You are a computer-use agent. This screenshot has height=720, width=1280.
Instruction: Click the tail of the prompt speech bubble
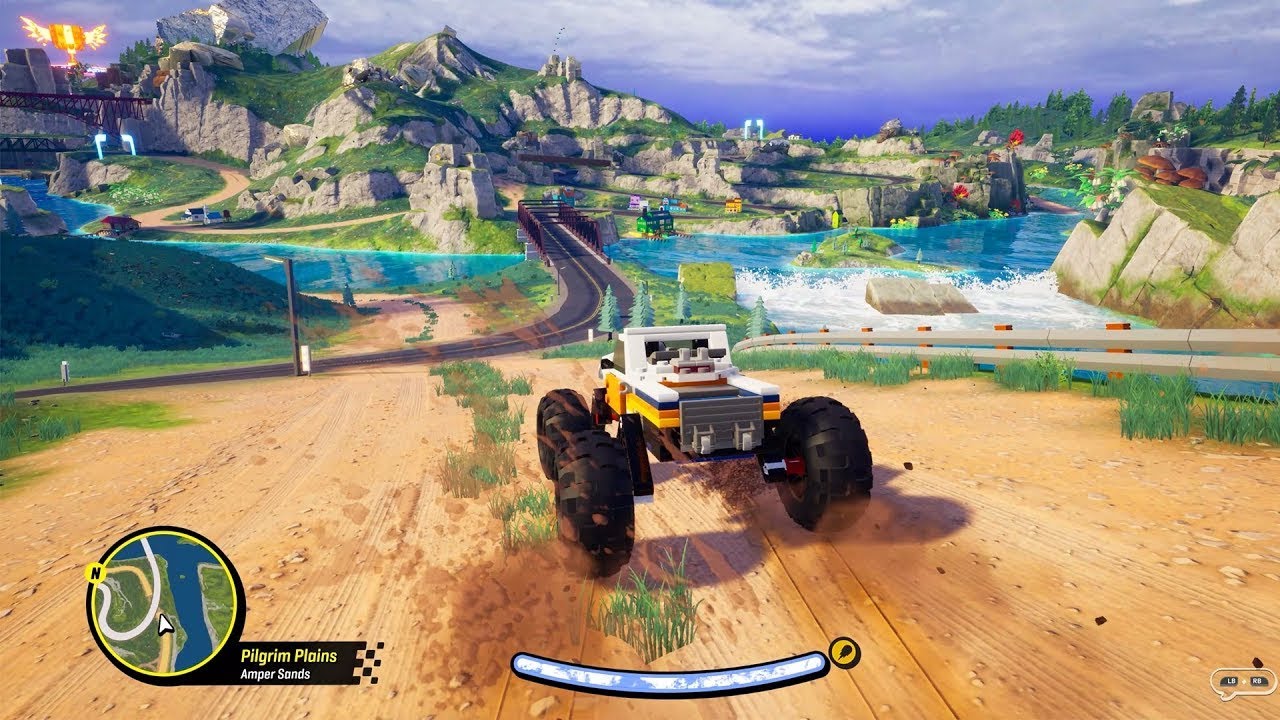tap(1227, 697)
